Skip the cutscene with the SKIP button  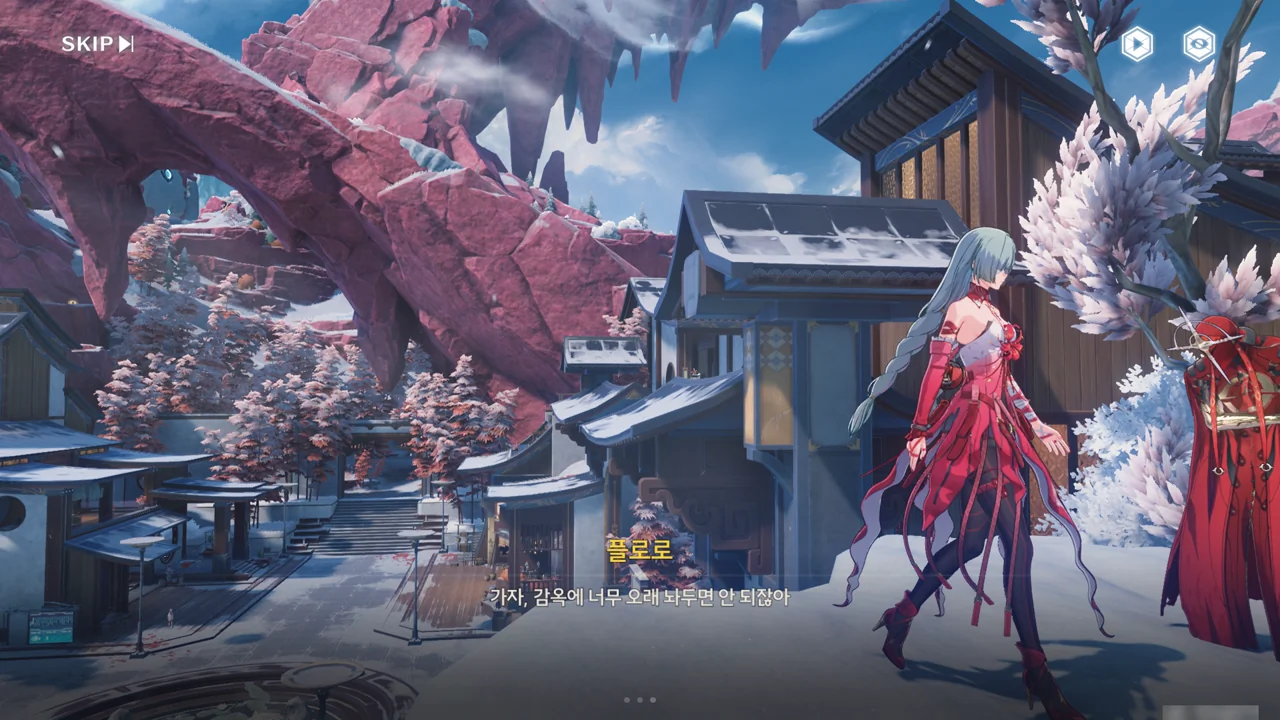pos(97,44)
